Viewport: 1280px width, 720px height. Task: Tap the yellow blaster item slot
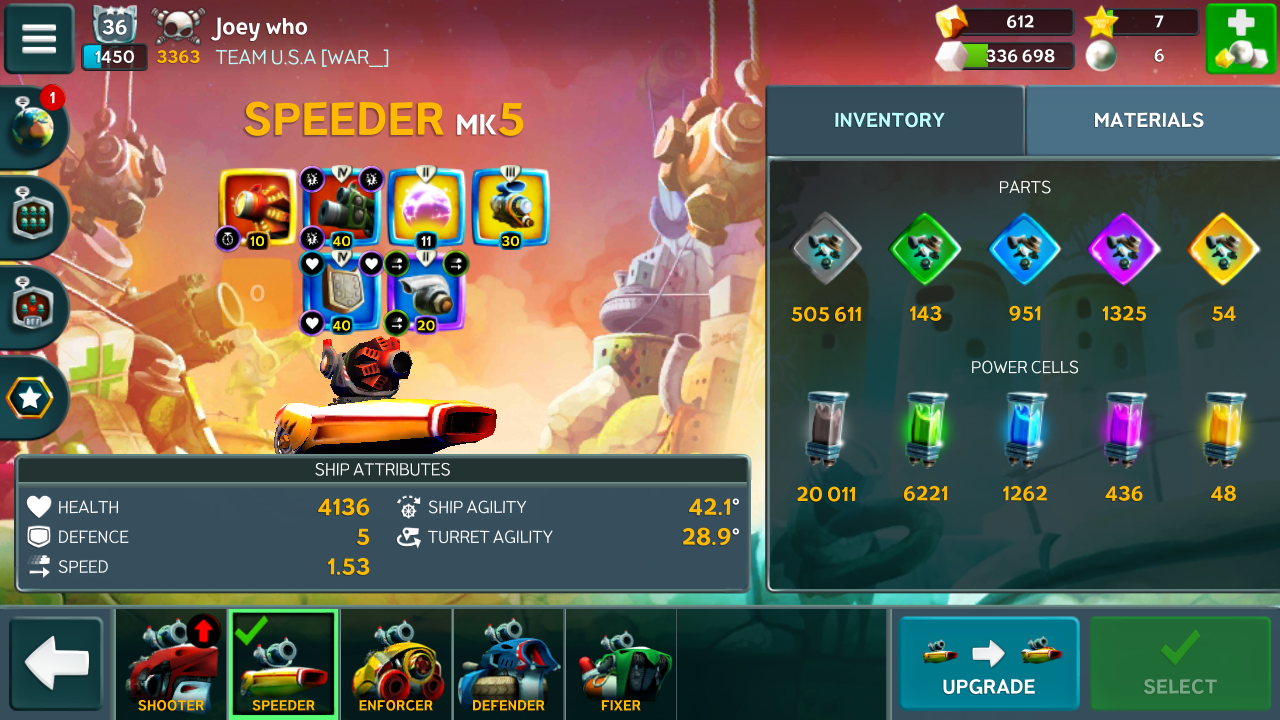[510, 208]
